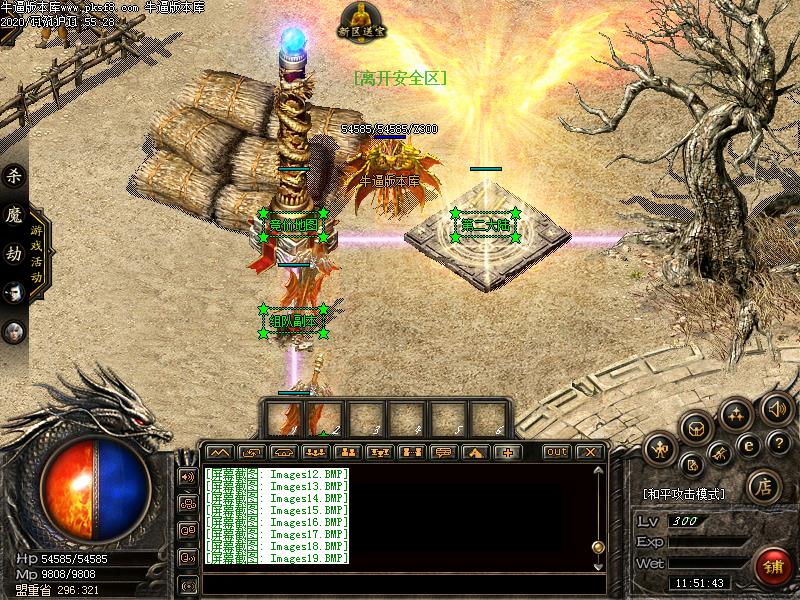This screenshot has width=800, height=600.
Task: Click the 魔 button in sidebar
Action: (x=14, y=215)
